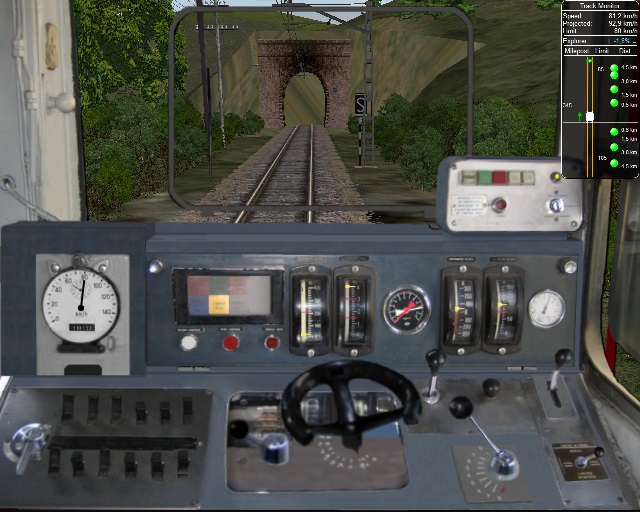Click the colored cab signal display screen
This screenshot has height=512, width=640.
[x=222, y=295]
